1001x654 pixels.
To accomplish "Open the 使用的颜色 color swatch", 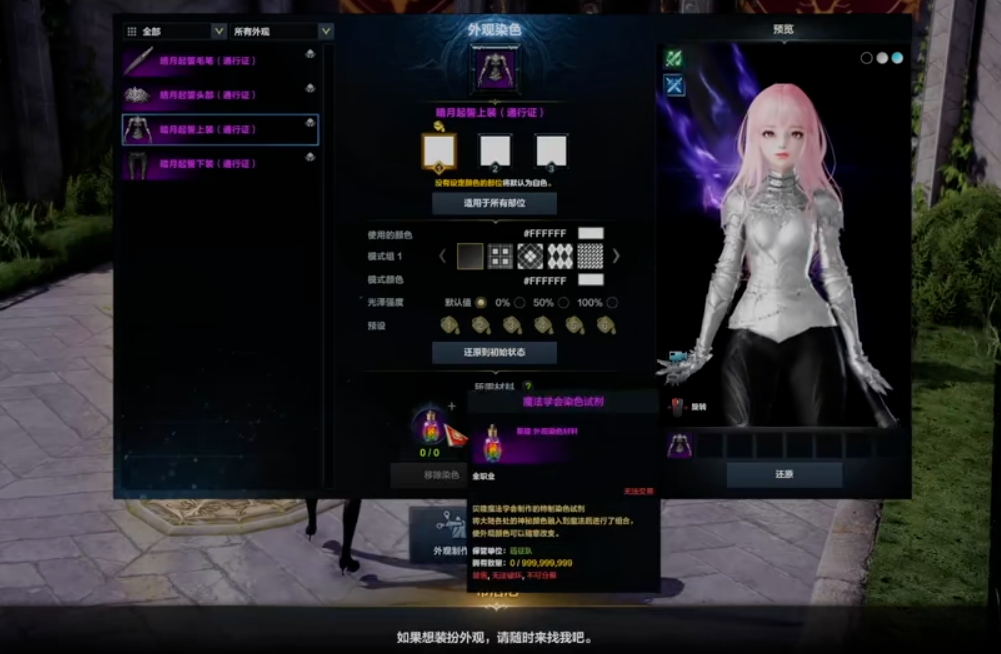I will tap(590, 234).
